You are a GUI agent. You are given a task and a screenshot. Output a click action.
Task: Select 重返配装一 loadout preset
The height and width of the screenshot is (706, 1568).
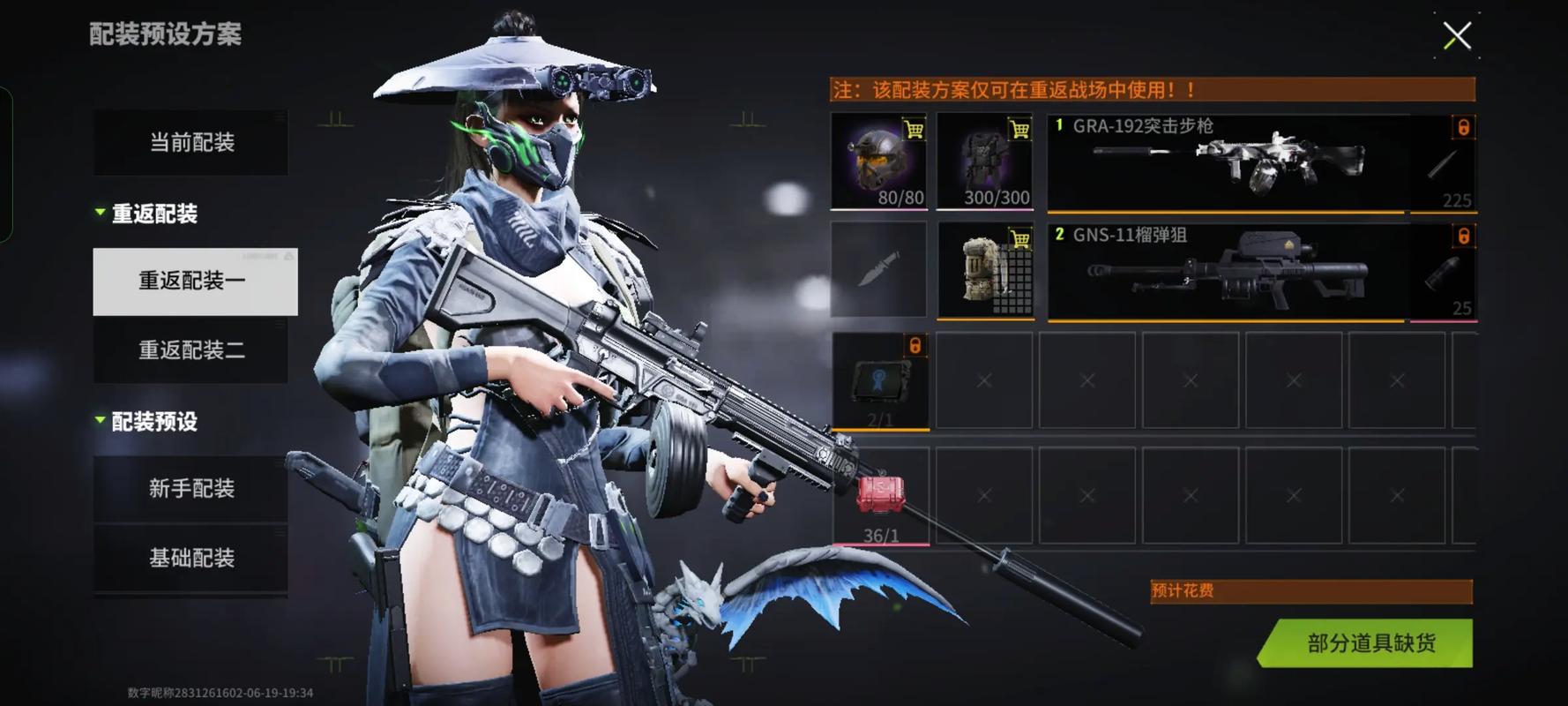[195, 282]
